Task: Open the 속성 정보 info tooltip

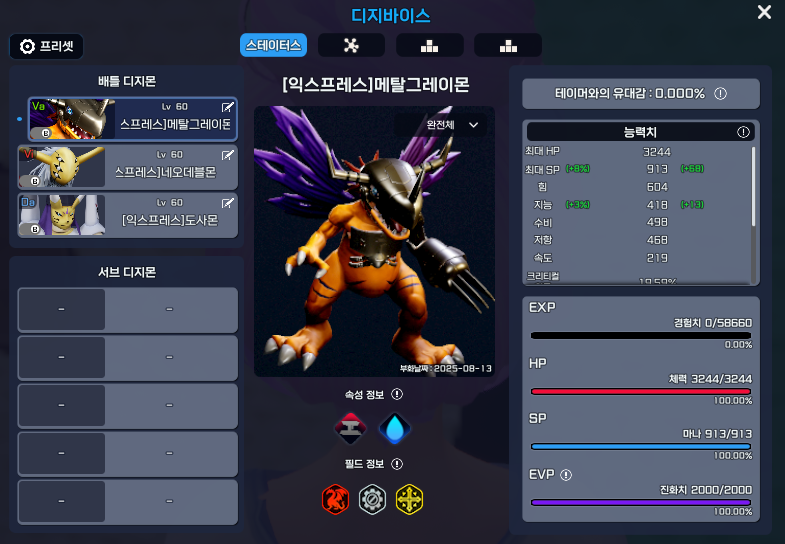Action: (x=397, y=395)
